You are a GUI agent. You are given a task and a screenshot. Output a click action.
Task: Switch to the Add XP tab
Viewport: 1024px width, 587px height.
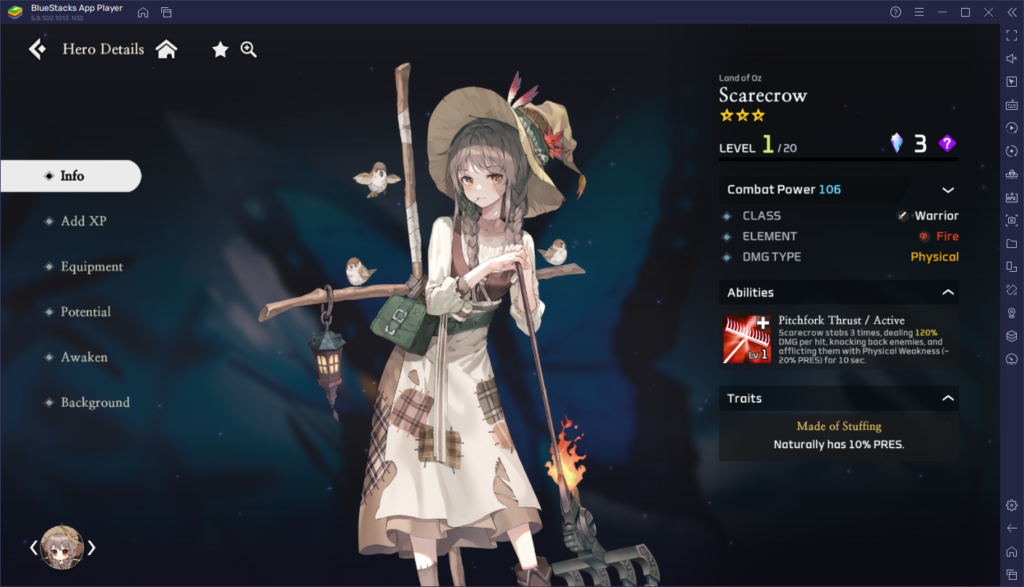83,221
